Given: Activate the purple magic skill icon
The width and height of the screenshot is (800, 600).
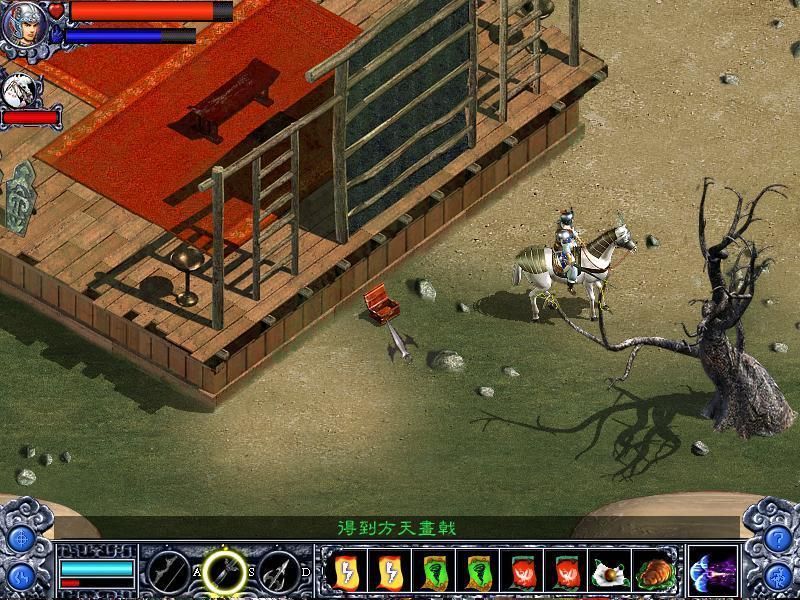Looking at the screenshot, I should tap(713, 571).
